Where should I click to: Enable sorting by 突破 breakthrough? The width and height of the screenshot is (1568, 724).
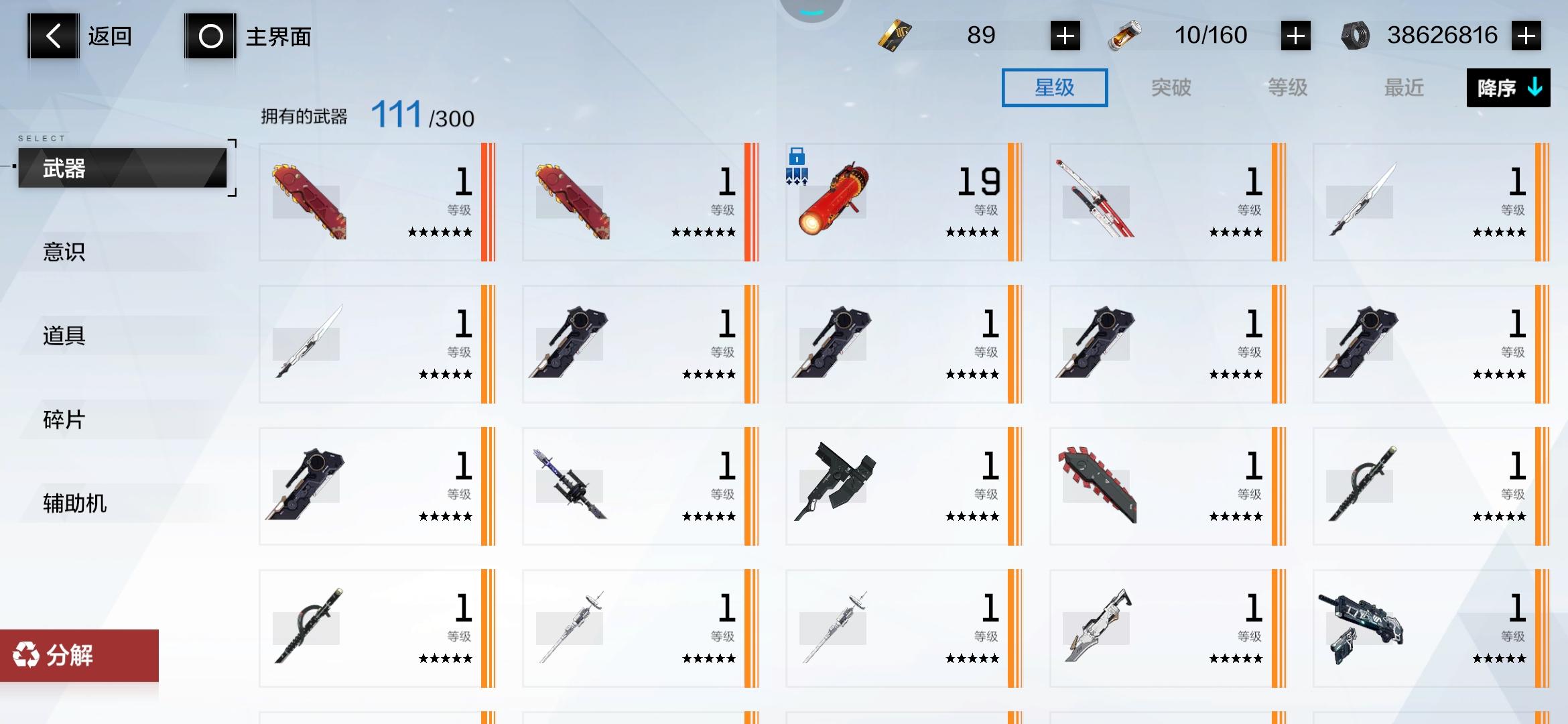click(x=1171, y=87)
